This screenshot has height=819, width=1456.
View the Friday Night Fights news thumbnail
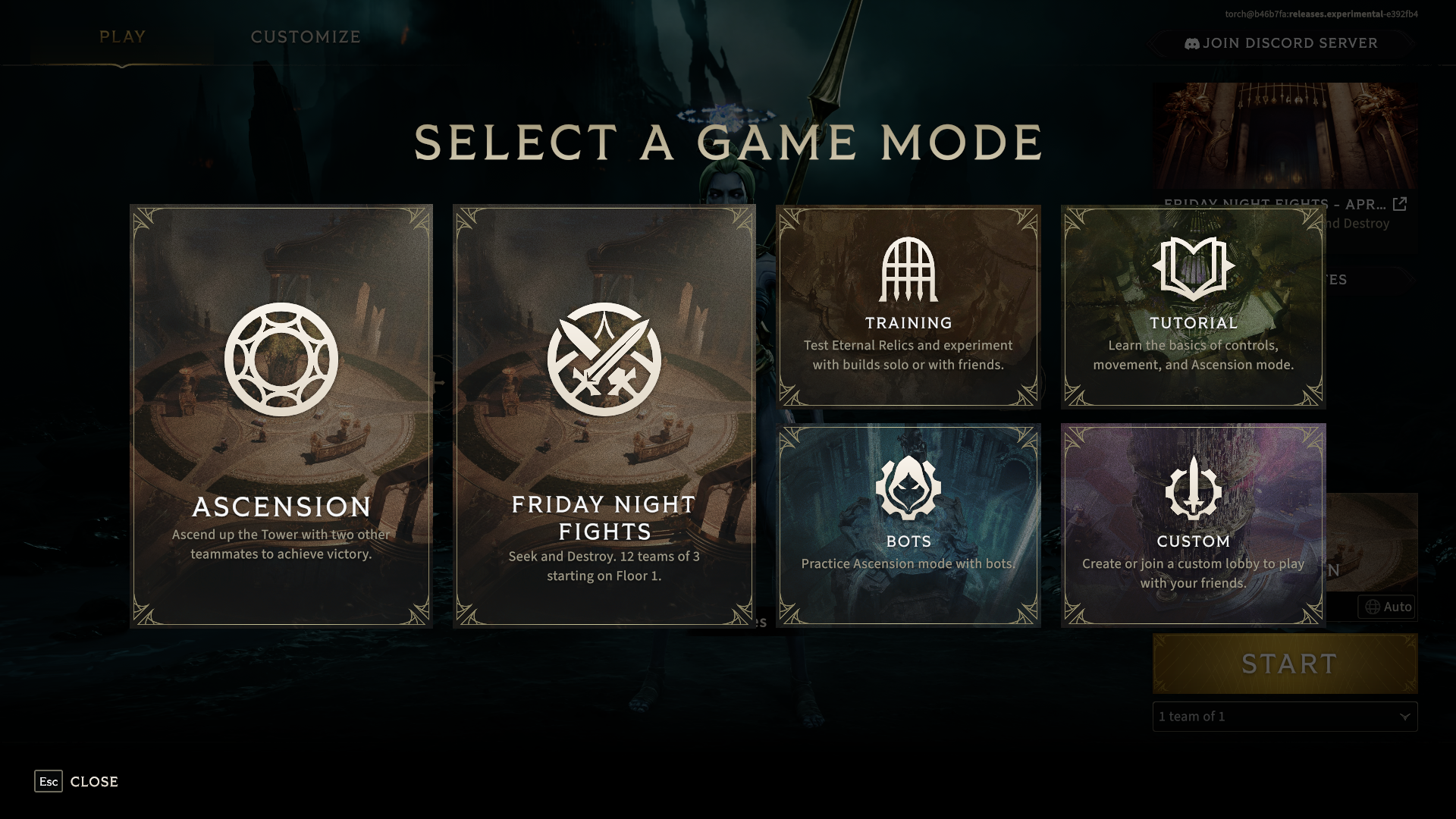1285,135
